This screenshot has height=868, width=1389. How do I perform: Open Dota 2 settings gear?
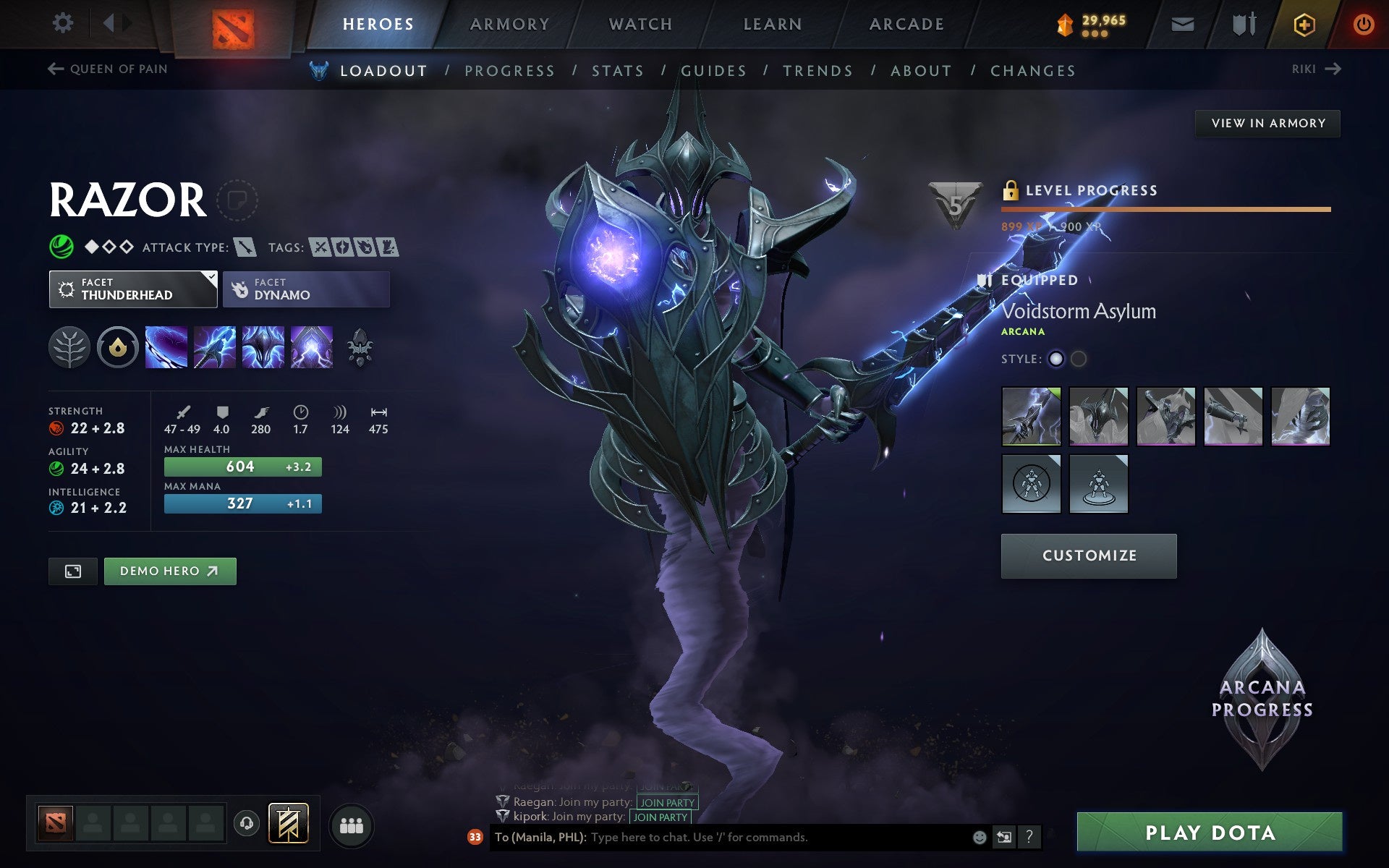coord(64,22)
